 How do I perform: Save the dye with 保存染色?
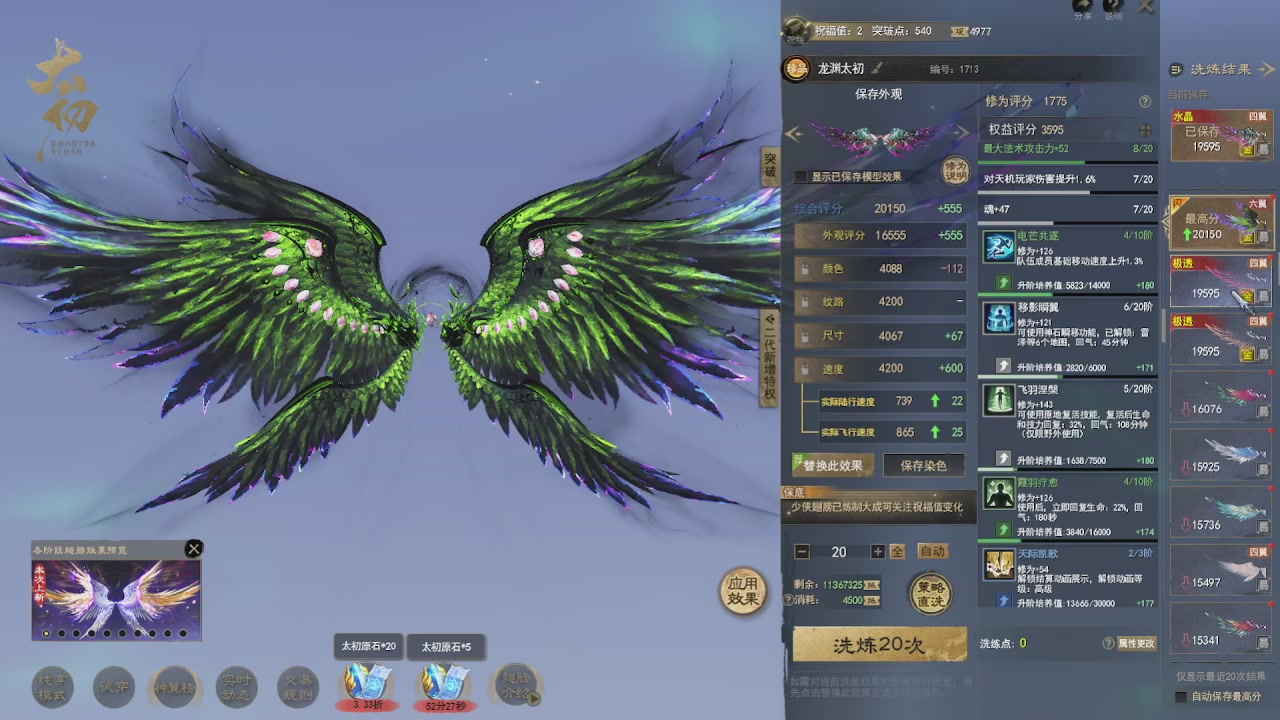tap(923, 465)
